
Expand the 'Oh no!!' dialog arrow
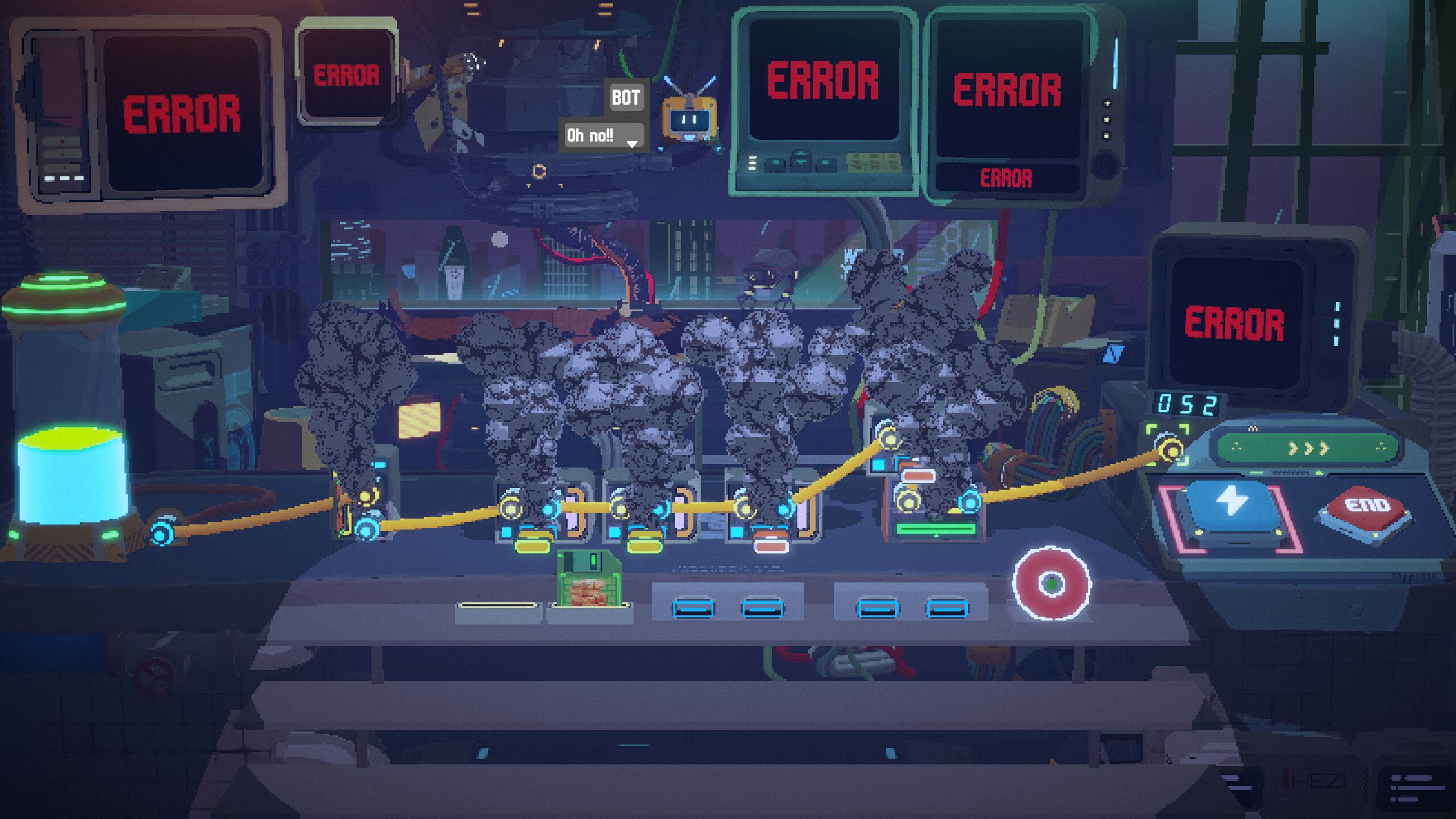(x=631, y=144)
